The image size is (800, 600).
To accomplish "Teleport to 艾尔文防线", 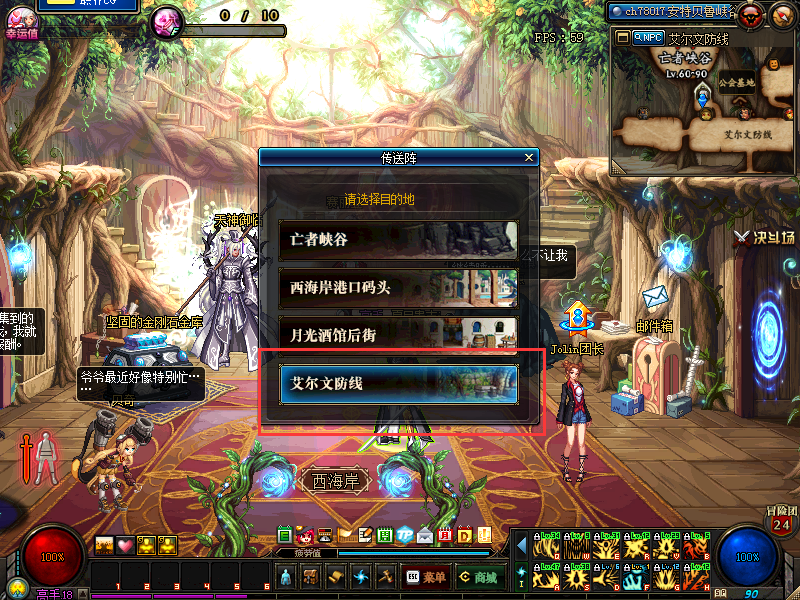I will click(398, 383).
